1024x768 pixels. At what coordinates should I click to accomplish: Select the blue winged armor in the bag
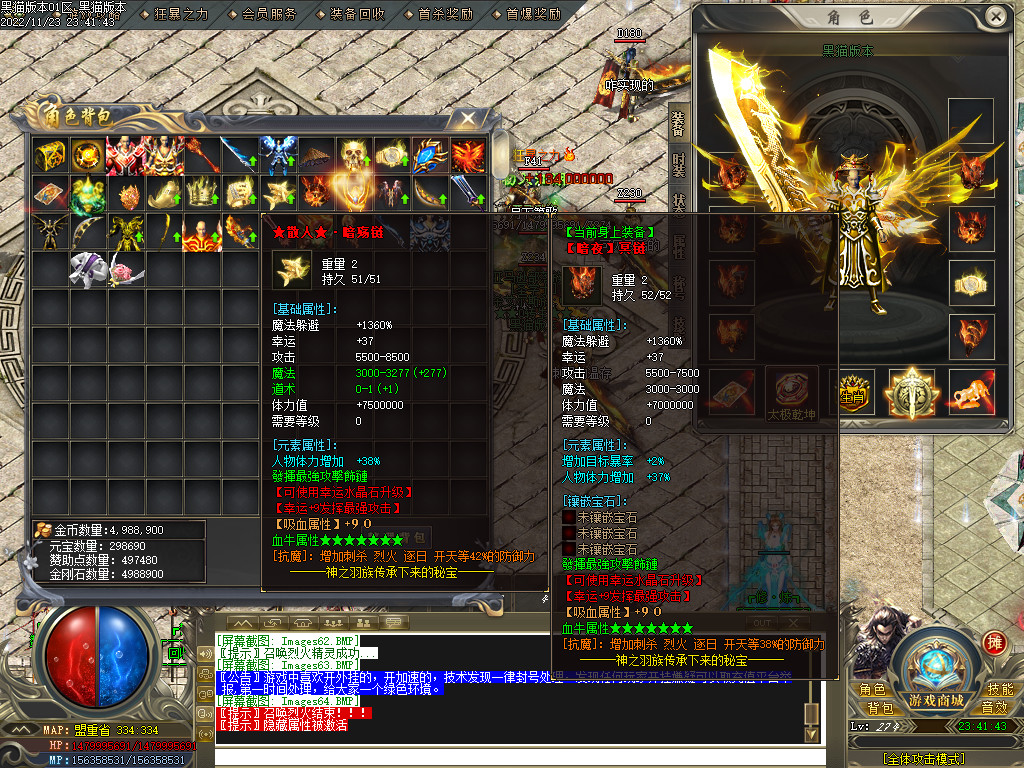(x=278, y=155)
